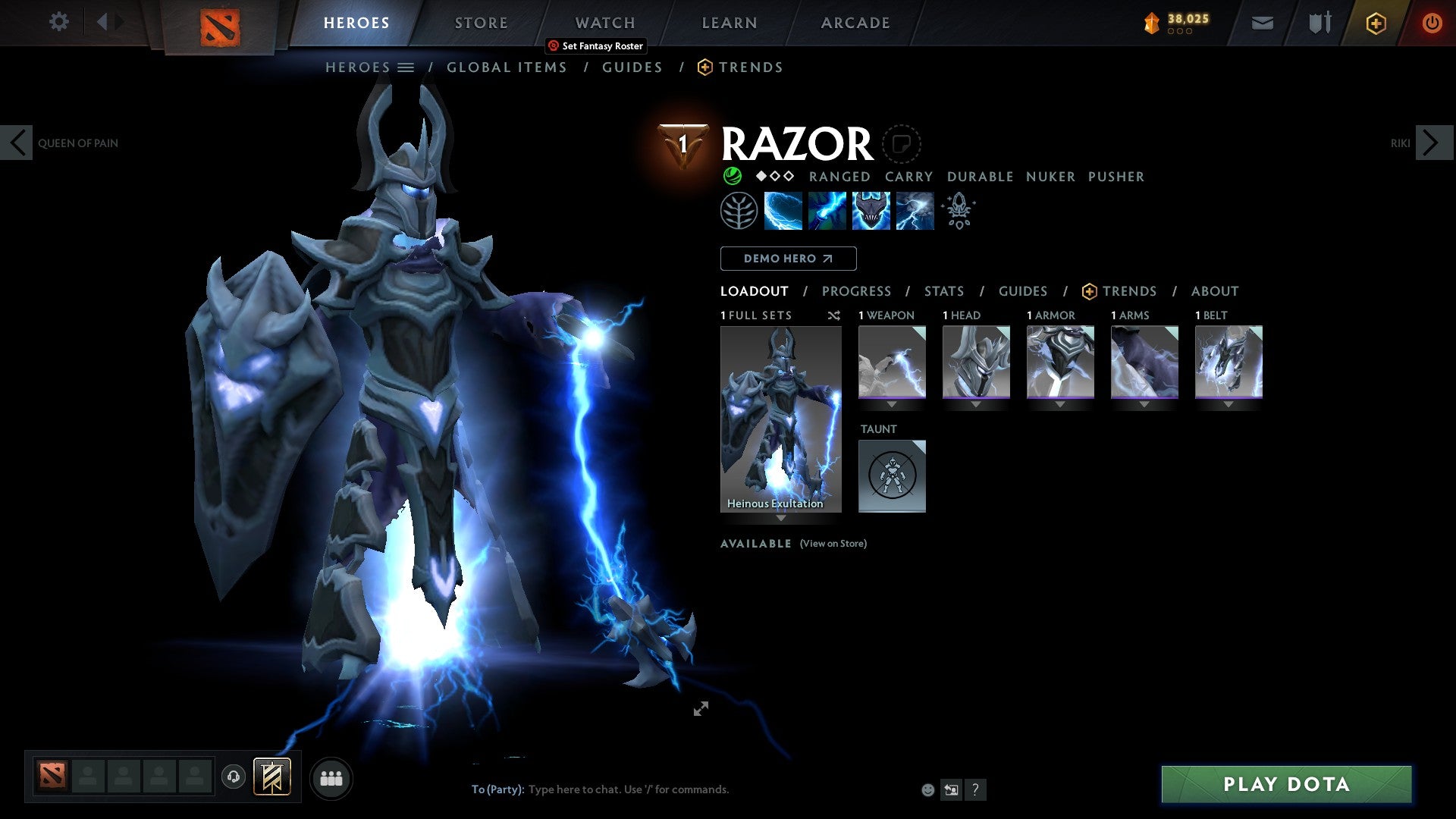The height and width of the screenshot is (819, 1456).
Task: Click the DEMO HERO button
Action: pos(787,258)
